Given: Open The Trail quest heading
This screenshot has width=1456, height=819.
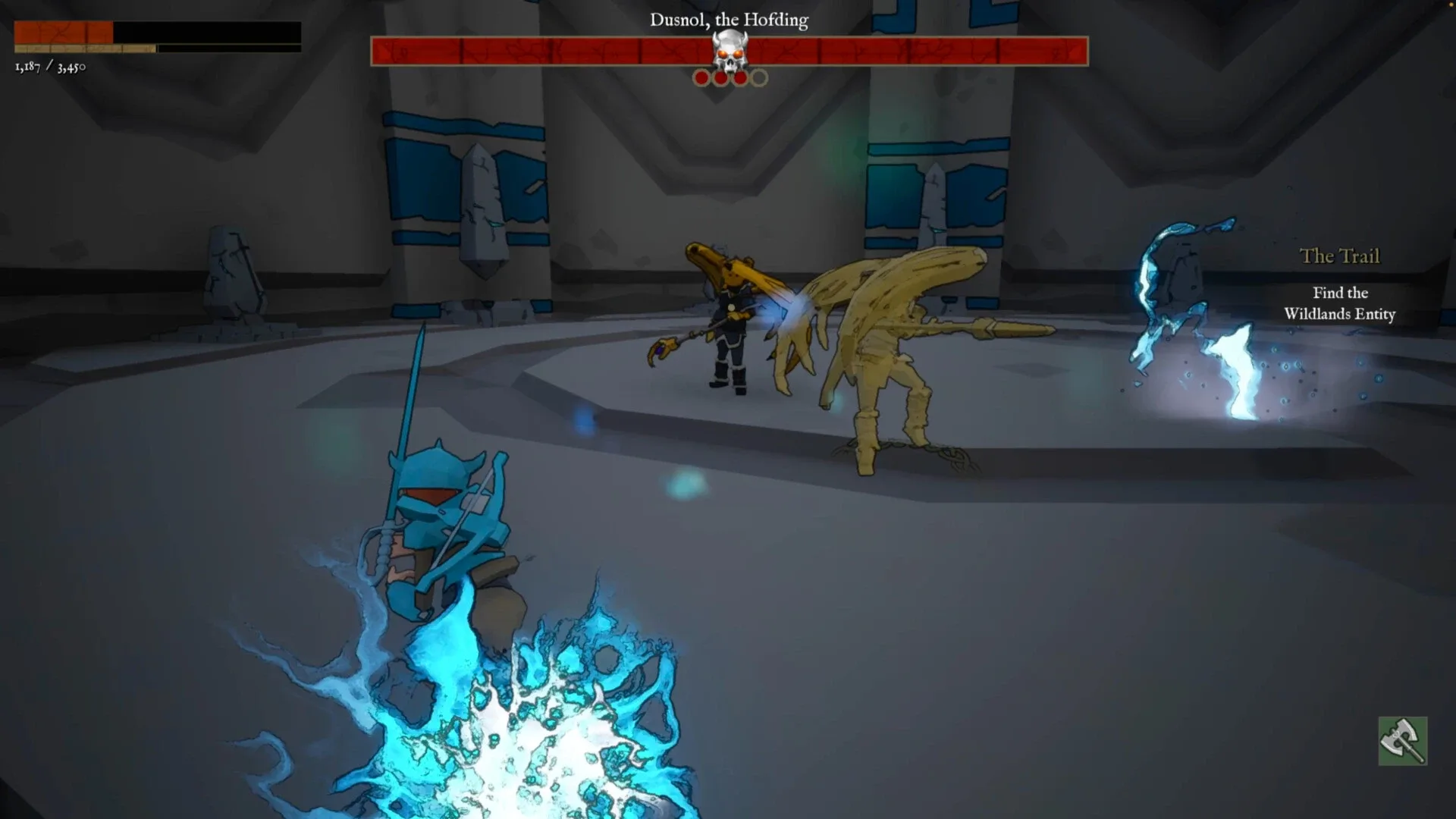Looking at the screenshot, I should (1340, 256).
